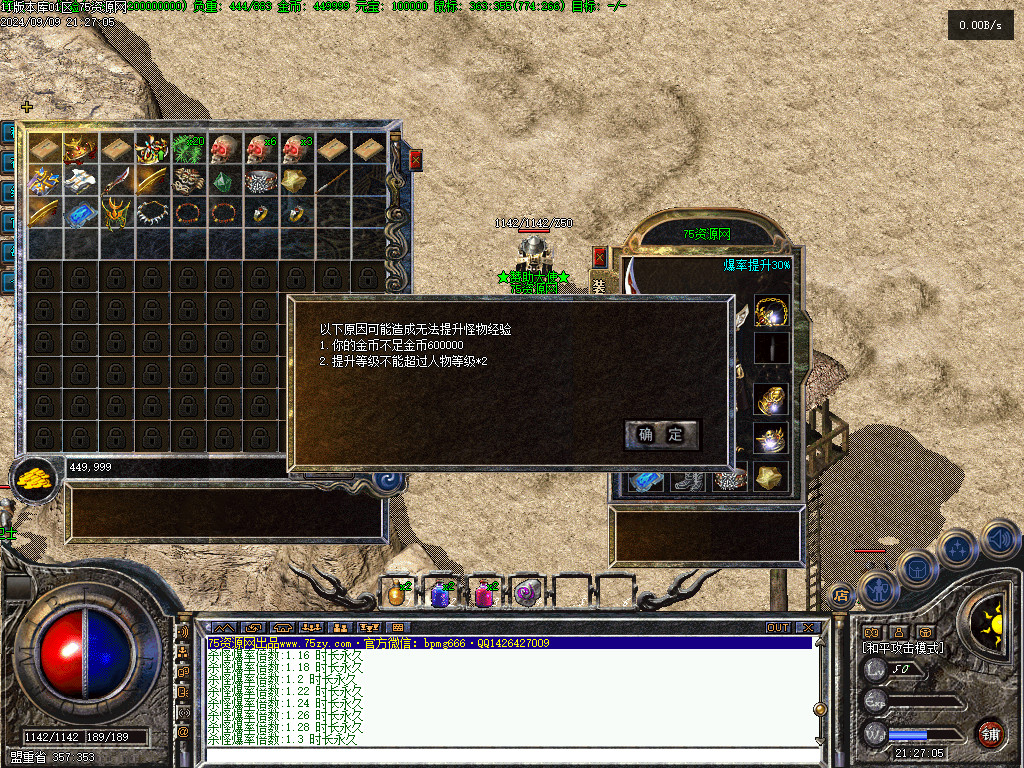Select the red skull x3 stack

[x=297, y=150]
